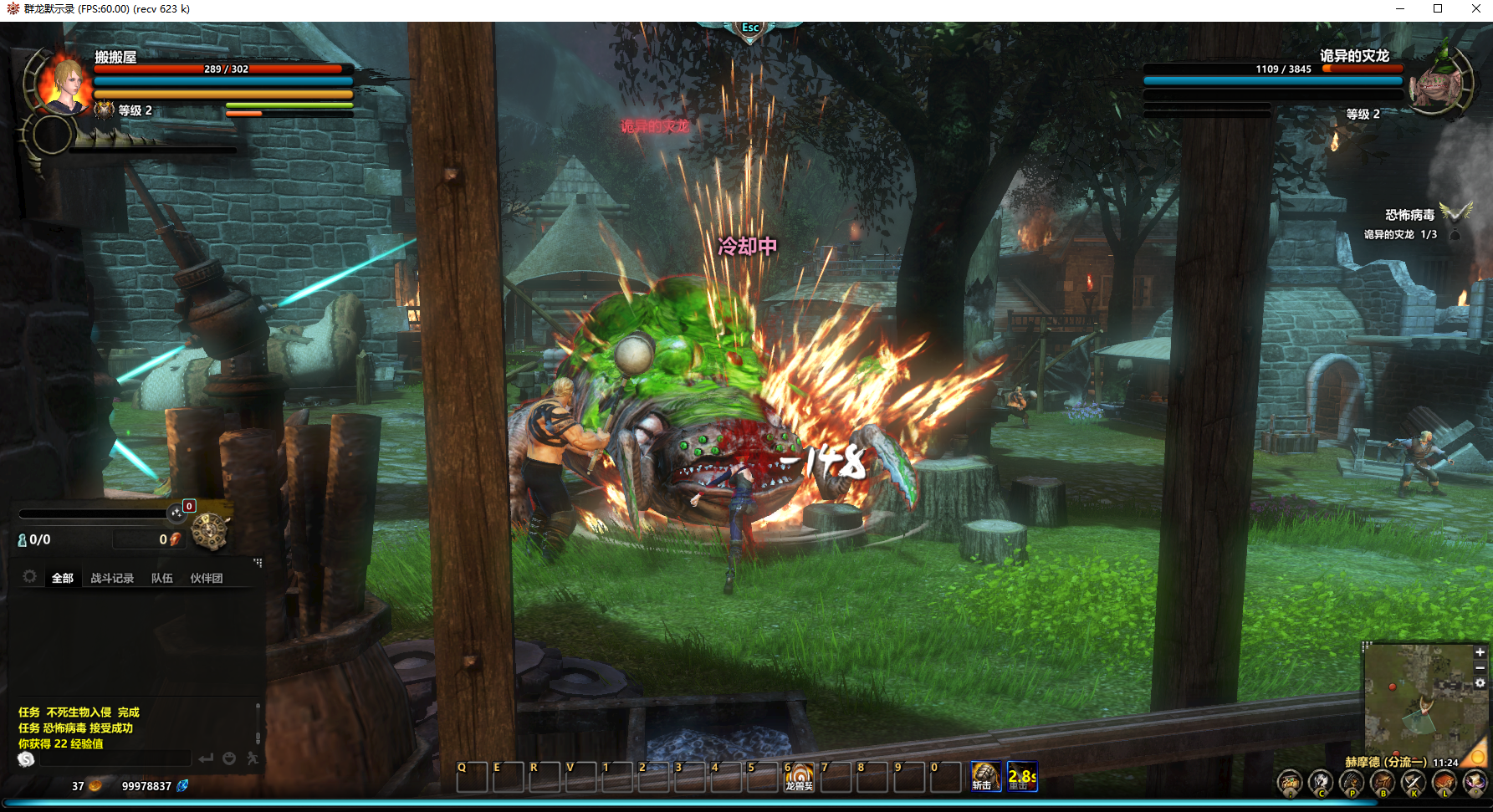Open the character helmet icon (C)
This screenshot has width=1493, height=812.
[x=1321, y=784]
